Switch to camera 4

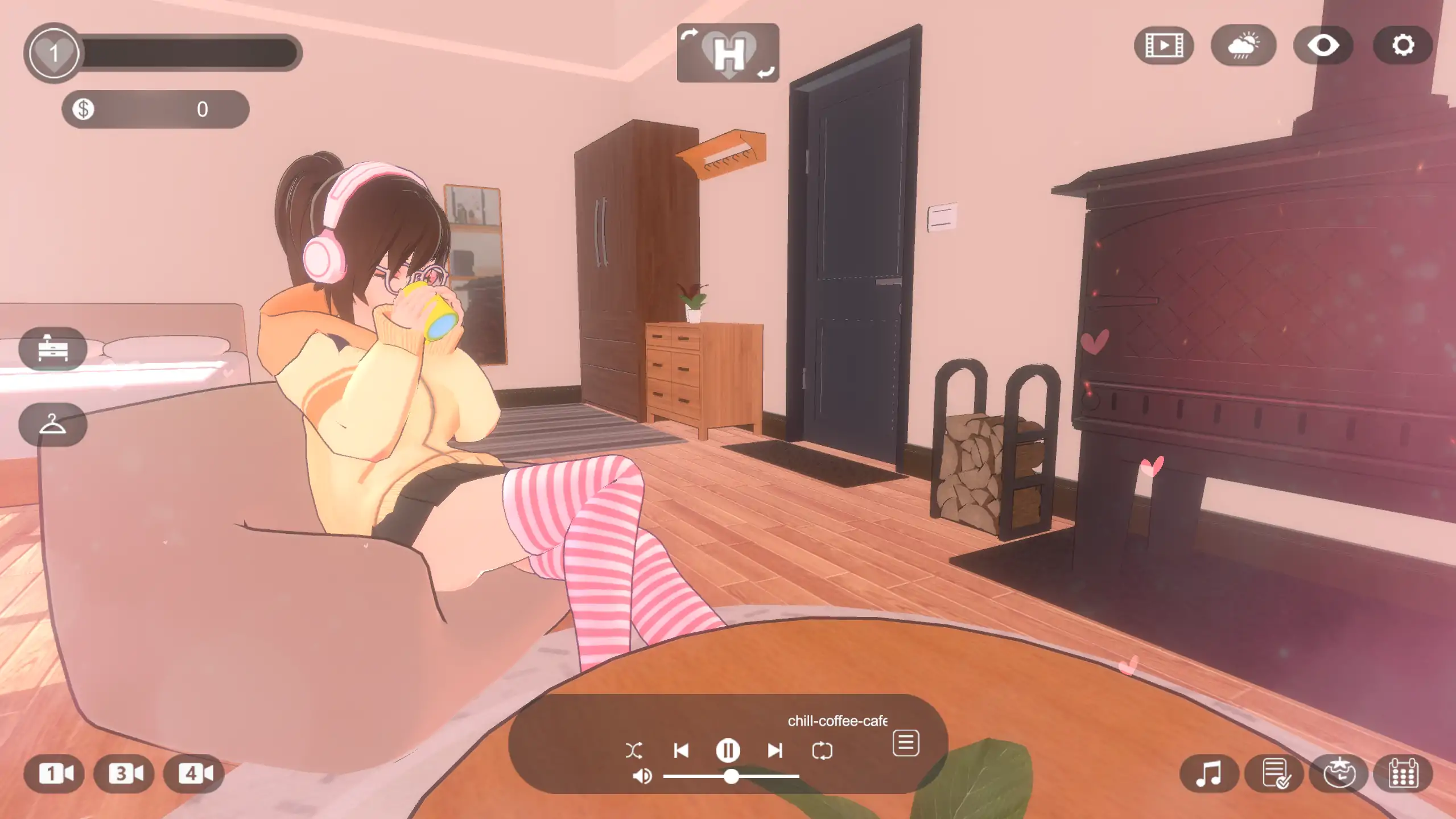194,773
